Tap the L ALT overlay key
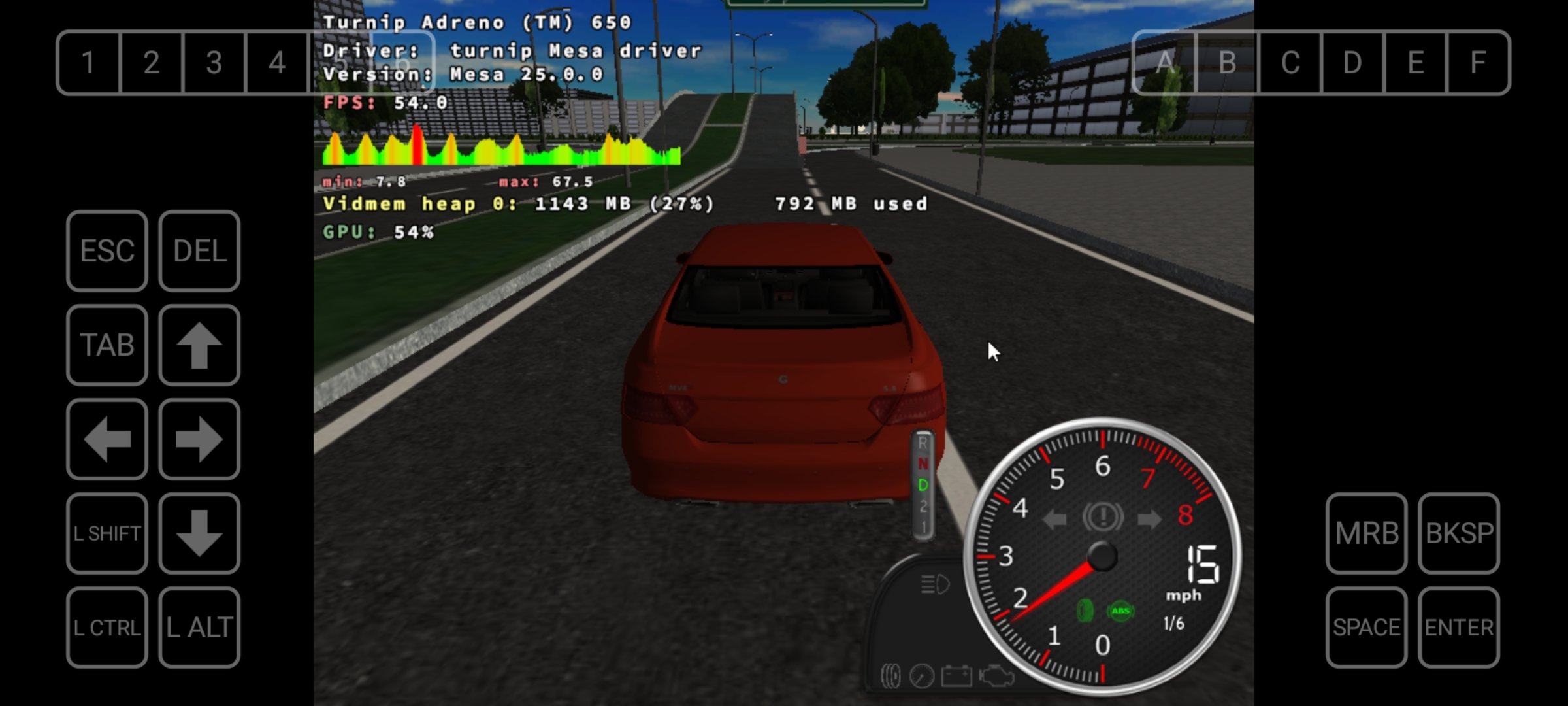 (x=199, y=628)
